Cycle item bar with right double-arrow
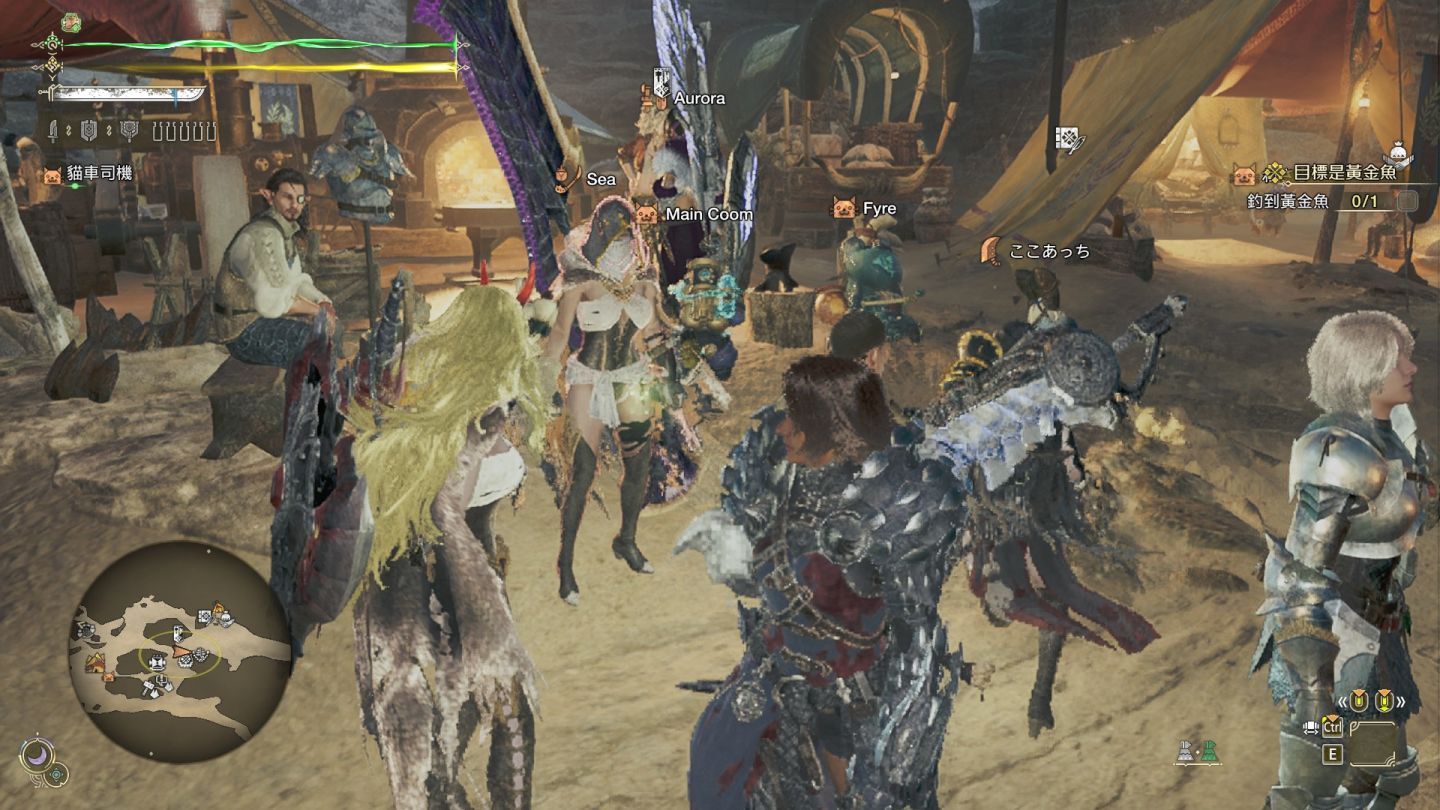The image size is (1440, 810). click(1400, 702)
